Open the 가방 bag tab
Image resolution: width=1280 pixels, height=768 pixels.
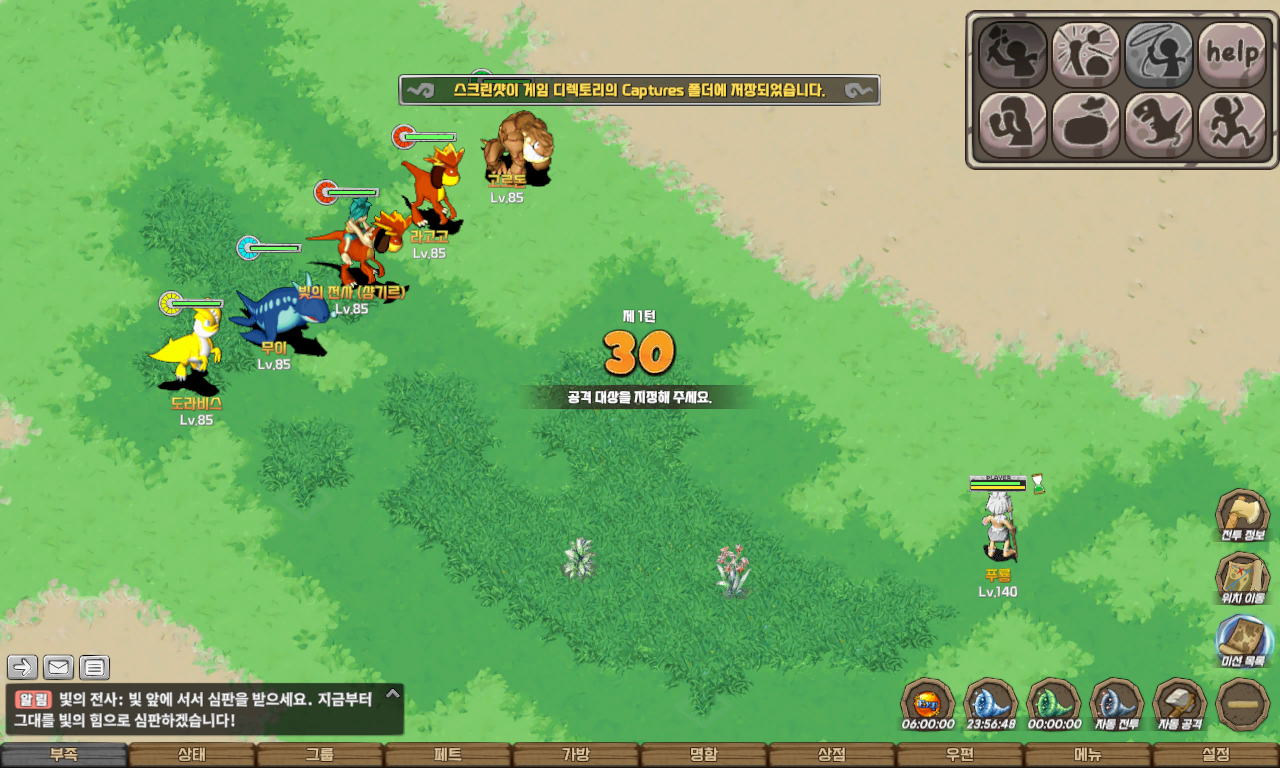(x=575, y=755)
